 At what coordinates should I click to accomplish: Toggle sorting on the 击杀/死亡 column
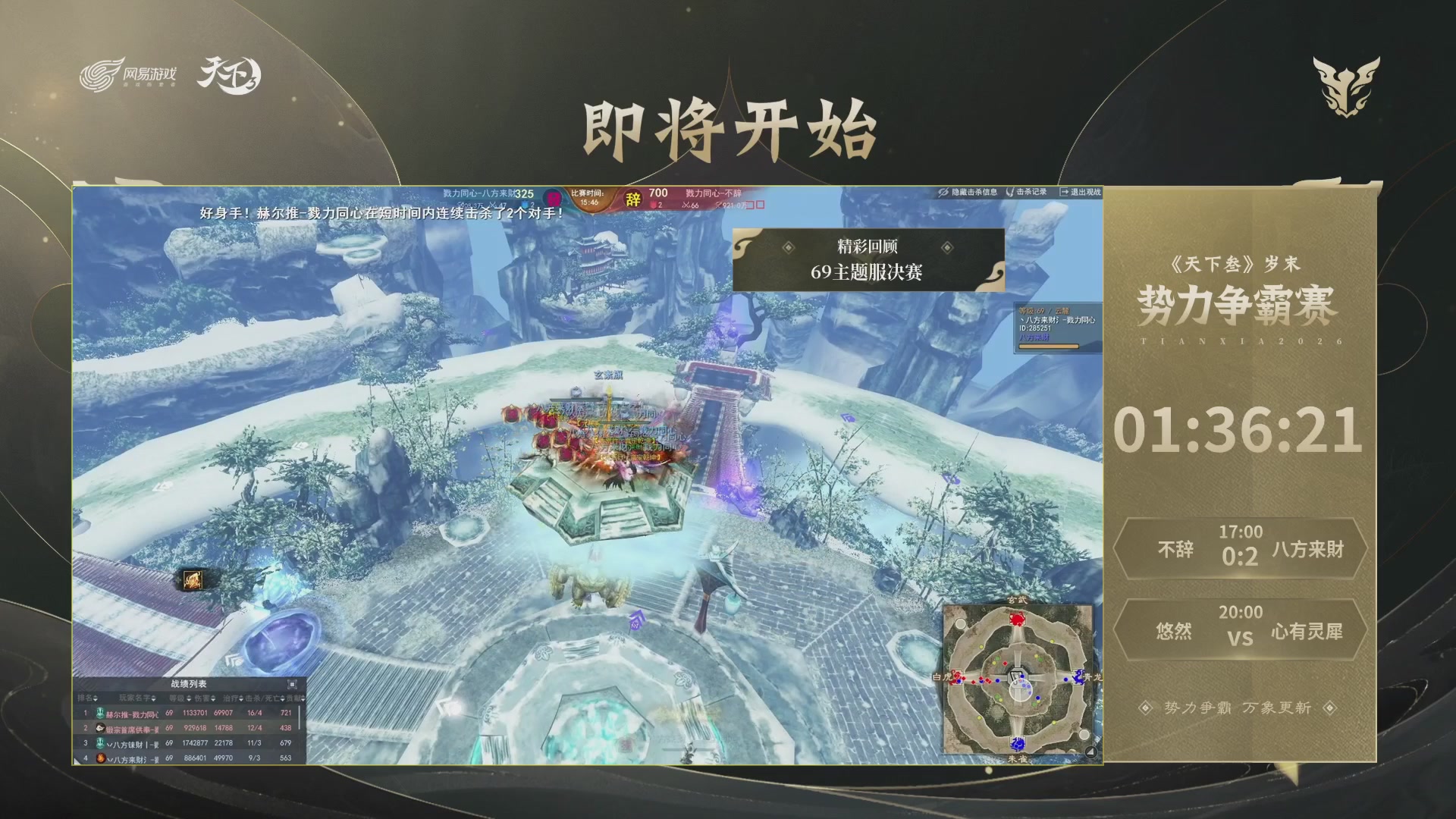coord(282,698)
